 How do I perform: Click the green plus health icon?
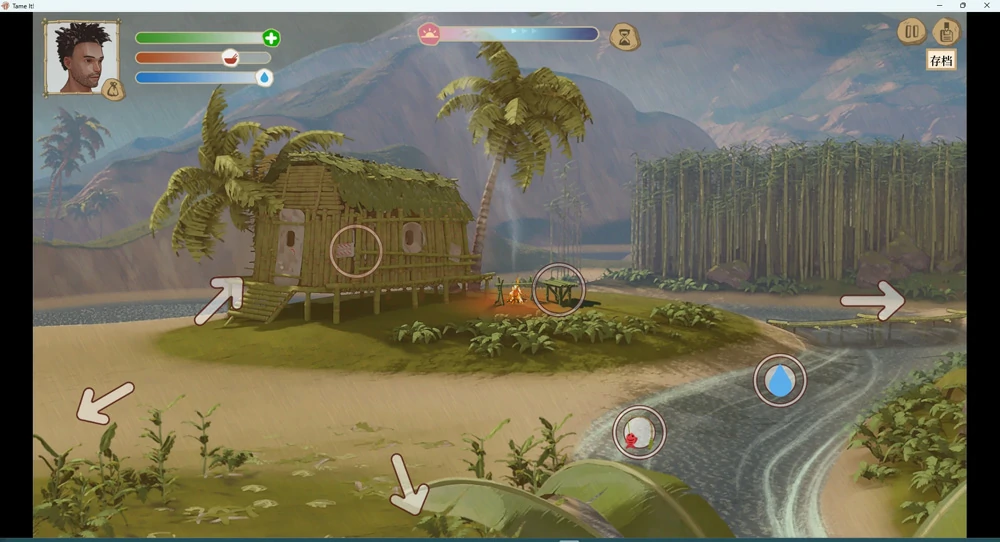[x=271, y=38]
